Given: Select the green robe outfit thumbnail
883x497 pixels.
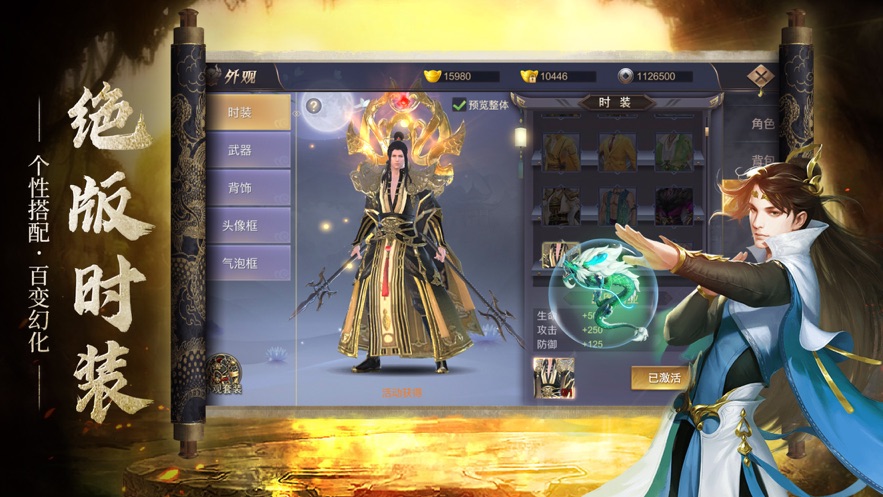Looking at the screenshot, I should click(673, 151).
